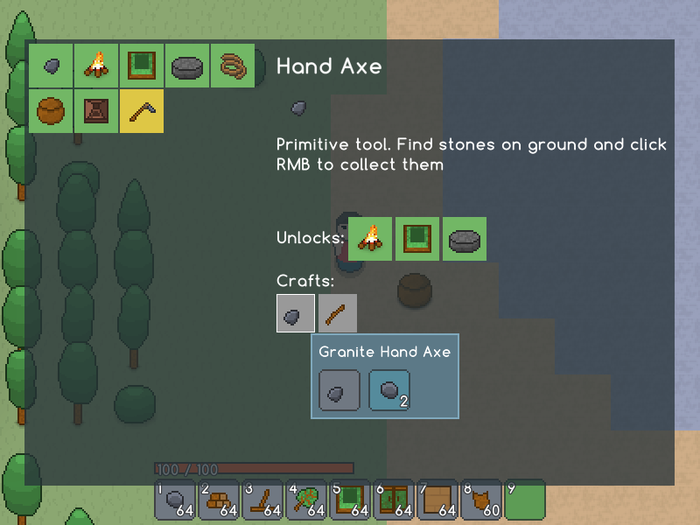Select hotbar slot 1 holding stones
Viewport: 700px width, 525px height.
tap(175, 499)
